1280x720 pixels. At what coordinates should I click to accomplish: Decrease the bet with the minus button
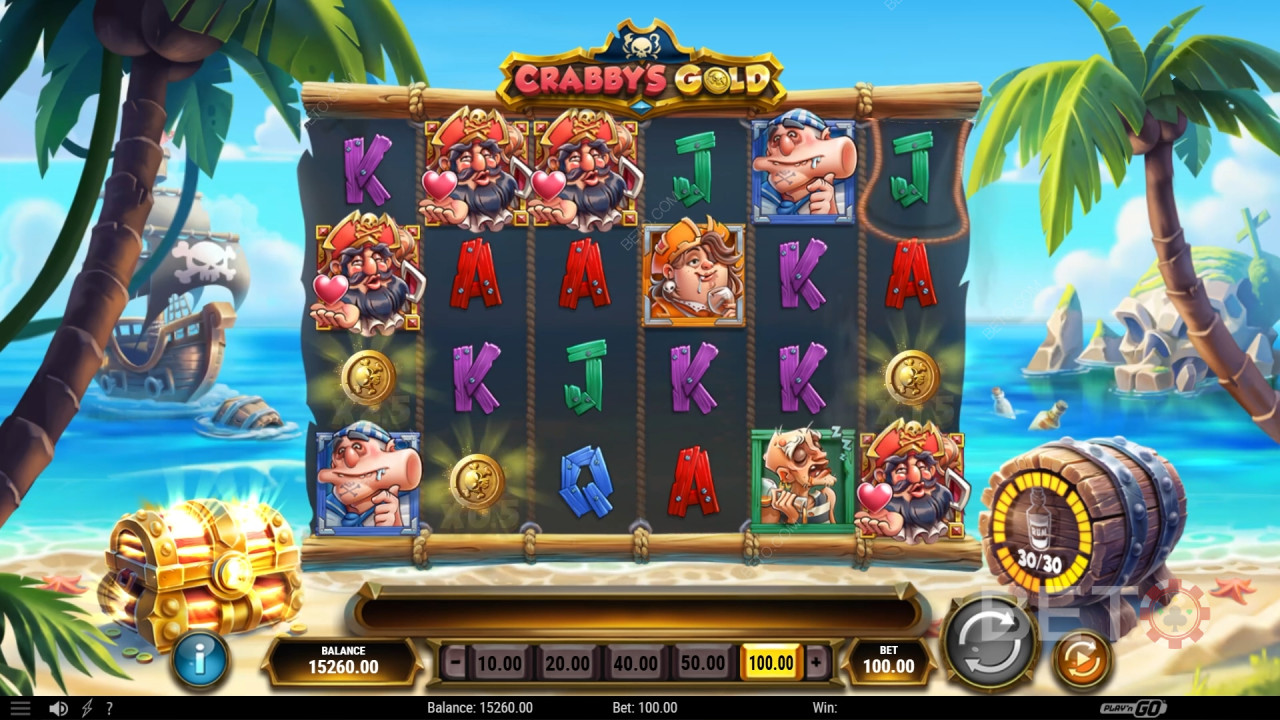coord(455,662)
